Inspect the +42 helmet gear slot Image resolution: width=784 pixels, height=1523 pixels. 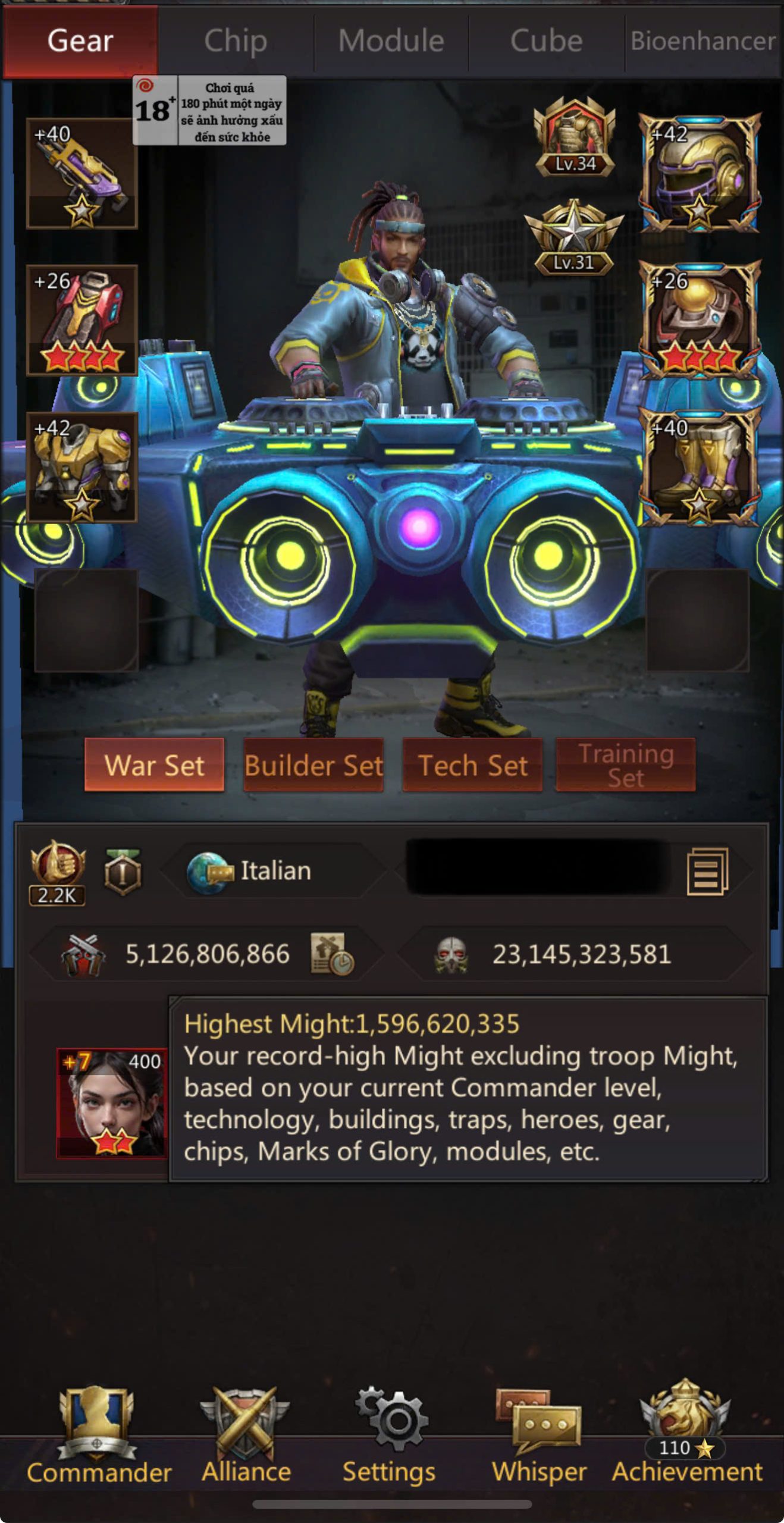point(699,173)
